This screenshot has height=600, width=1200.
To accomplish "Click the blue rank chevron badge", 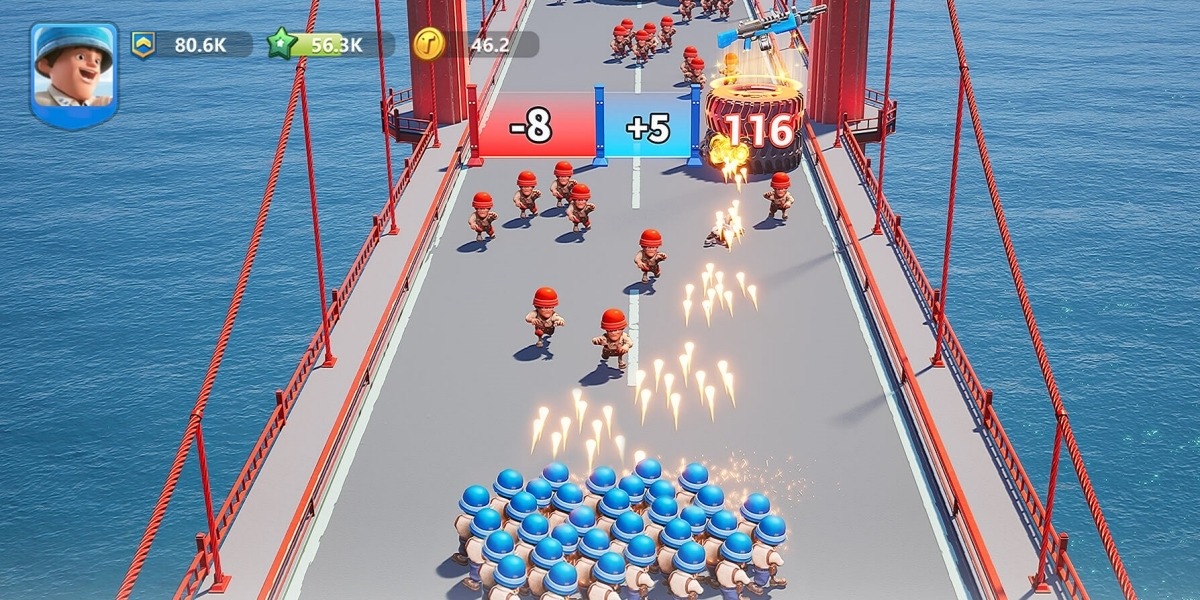I will pos(143,44).
